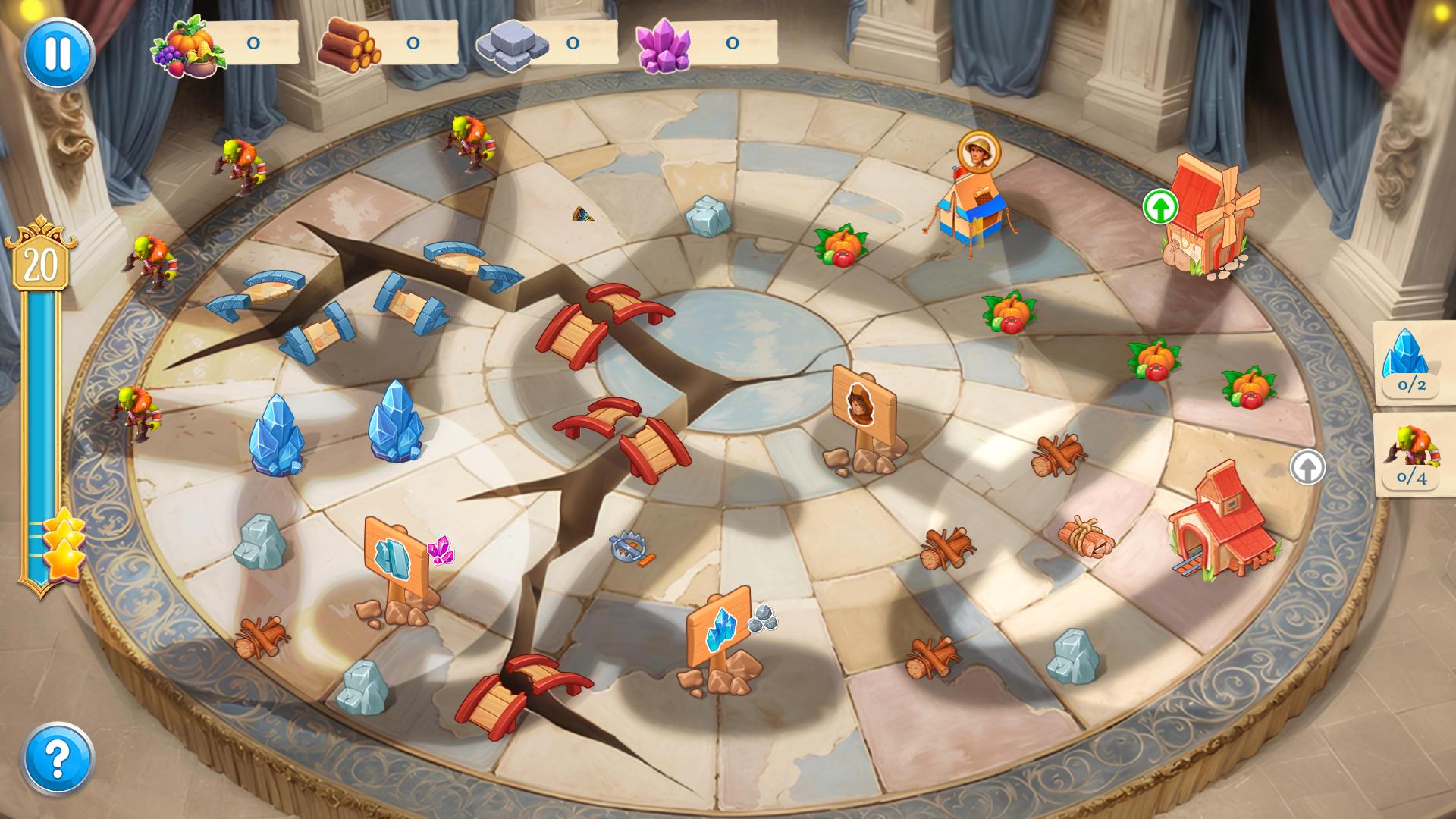Click the grey upgrade arrow above the sawmill
Screen dimensions: 1456x819
click(1307, 467)
